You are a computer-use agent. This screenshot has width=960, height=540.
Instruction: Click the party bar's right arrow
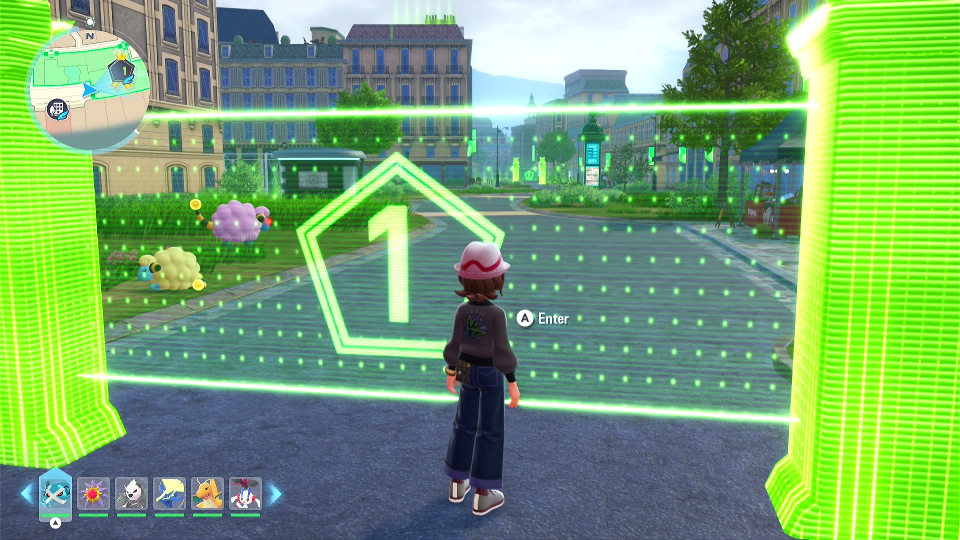pos(275,493)
